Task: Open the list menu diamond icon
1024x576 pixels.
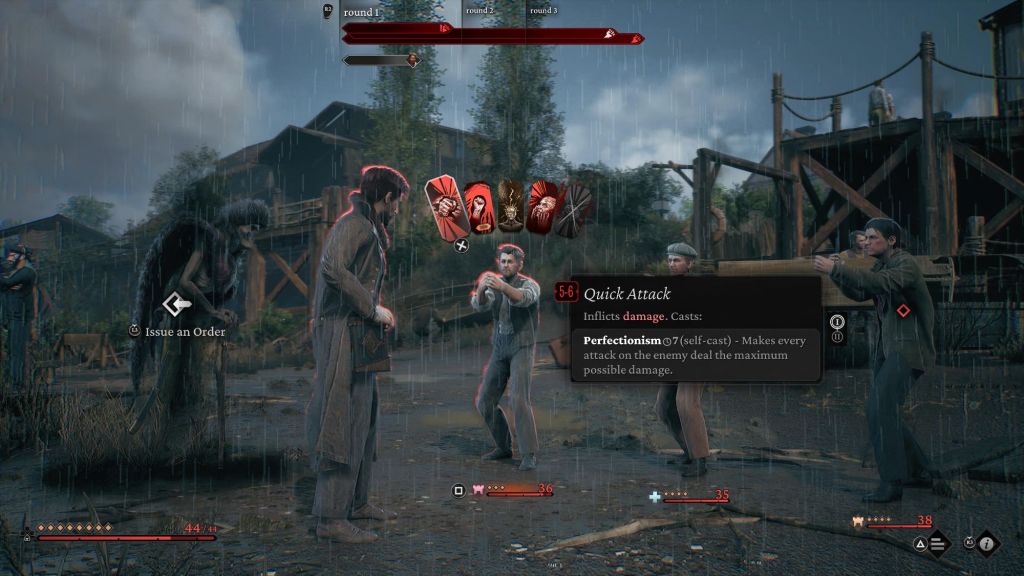Action: [938, 544]
